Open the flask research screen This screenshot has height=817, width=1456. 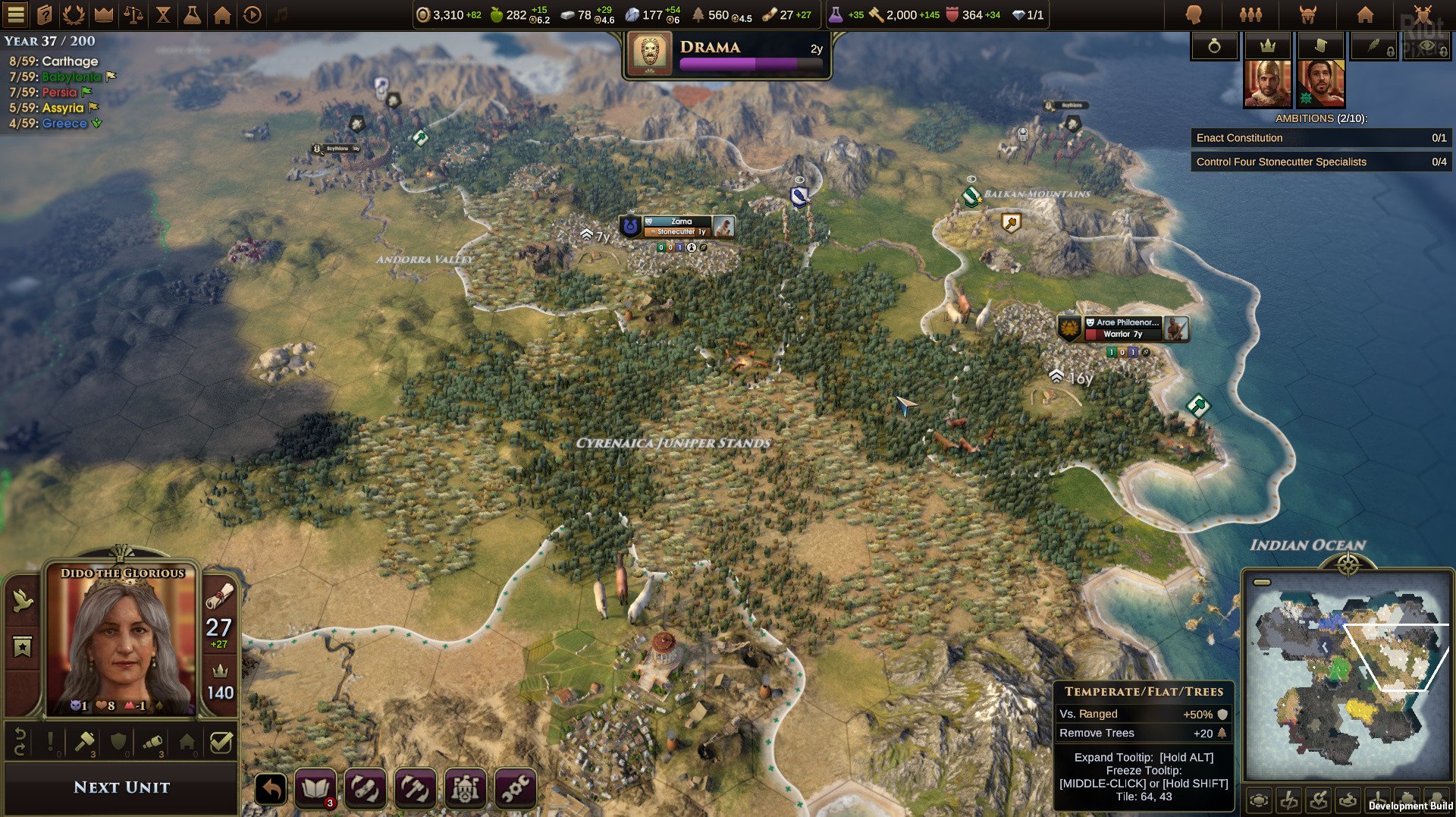point(193,14)
